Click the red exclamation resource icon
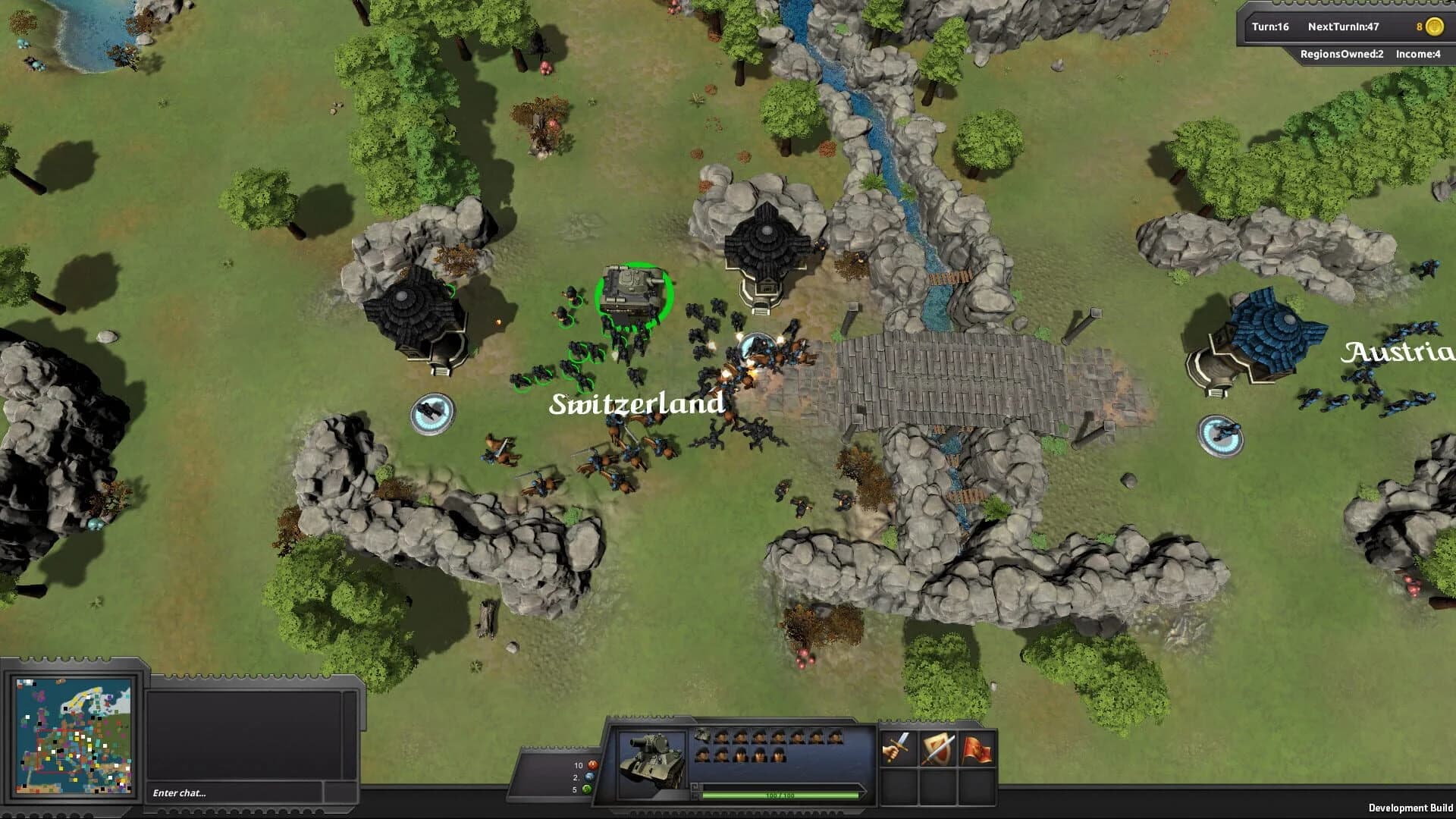 tap(591, 765)
